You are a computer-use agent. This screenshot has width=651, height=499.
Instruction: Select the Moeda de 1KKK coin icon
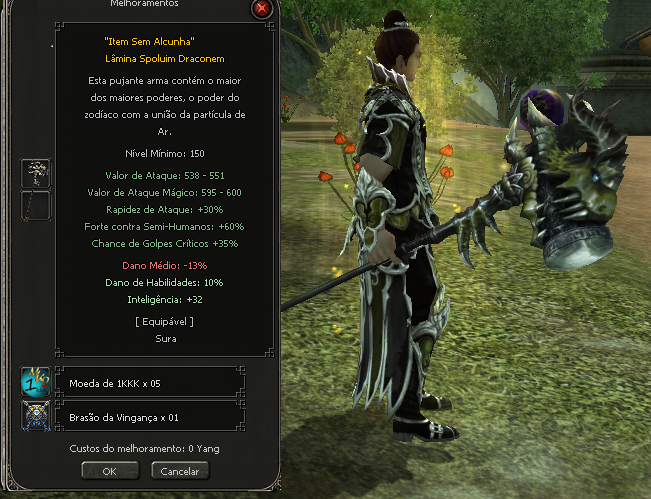[36, 382]
